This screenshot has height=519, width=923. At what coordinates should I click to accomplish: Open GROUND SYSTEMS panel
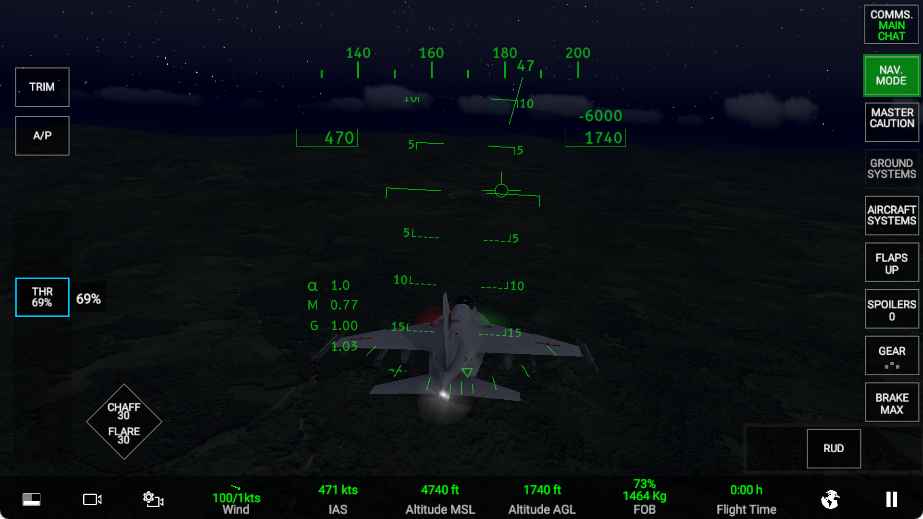(x=891, y=169)
